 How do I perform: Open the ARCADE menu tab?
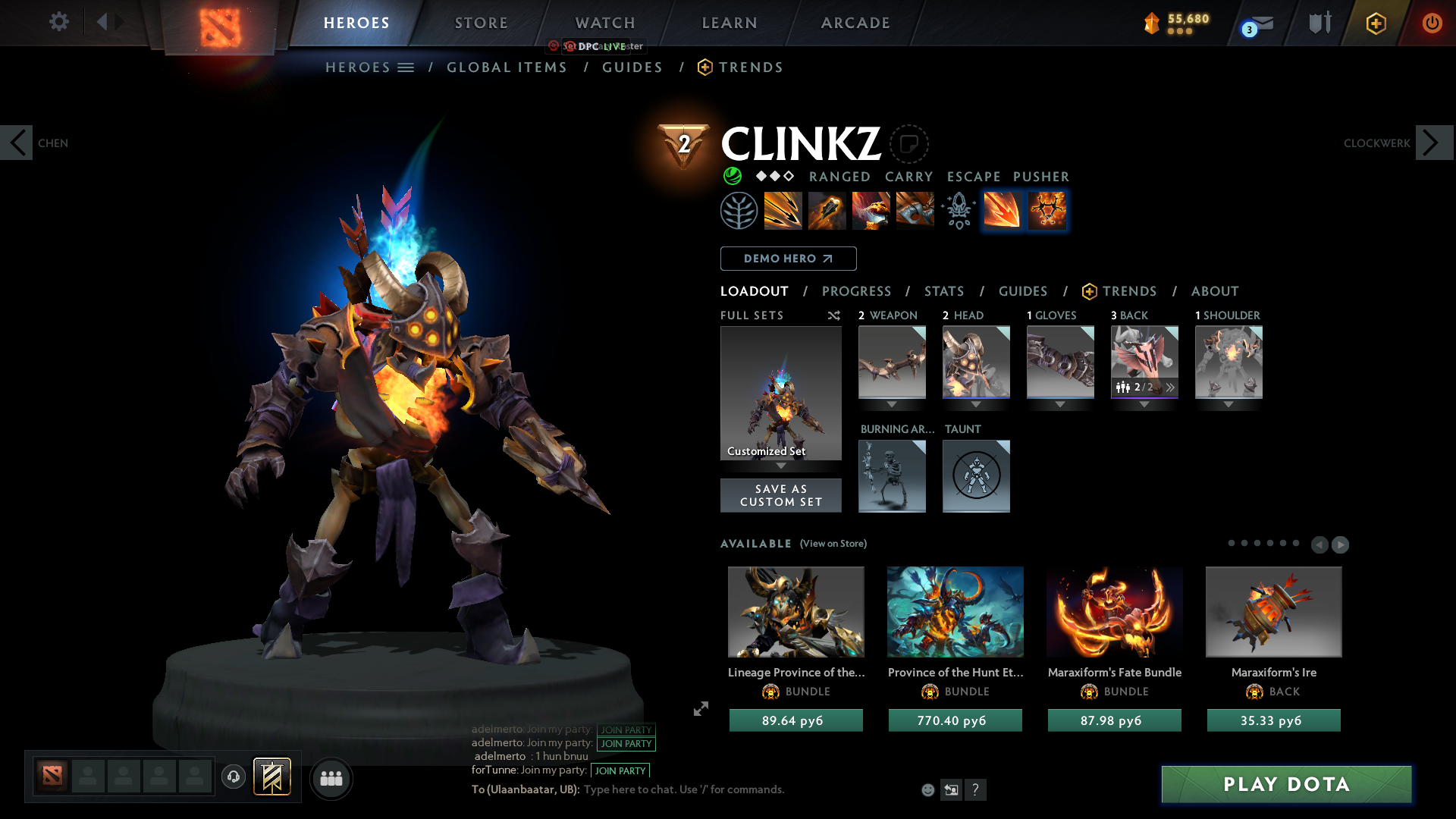(x=855, y=23)
